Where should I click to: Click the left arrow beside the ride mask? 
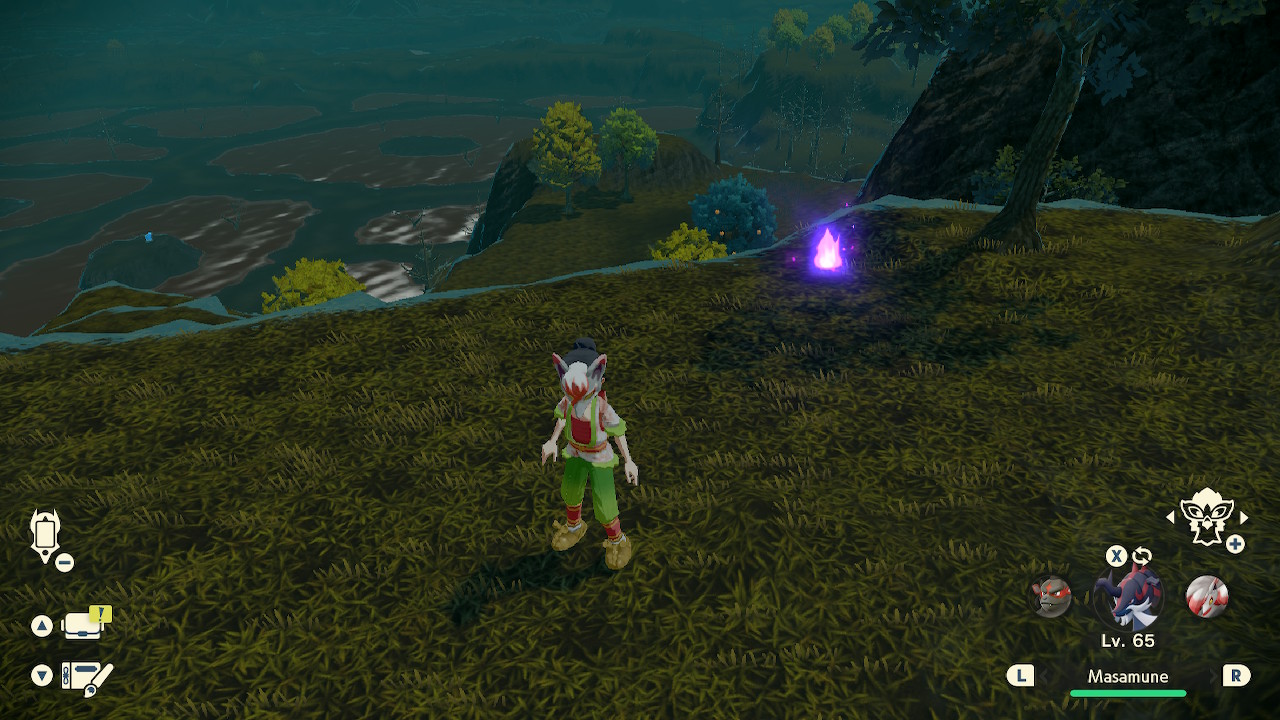[x=1171, y=518]
